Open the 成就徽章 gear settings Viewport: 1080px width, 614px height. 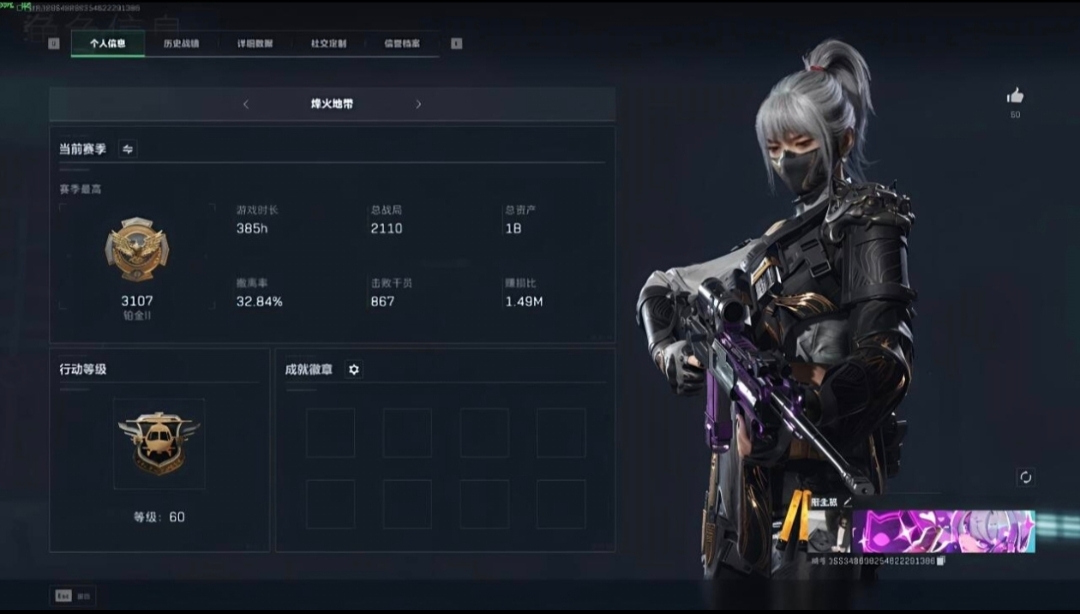[x=353, y=369]
